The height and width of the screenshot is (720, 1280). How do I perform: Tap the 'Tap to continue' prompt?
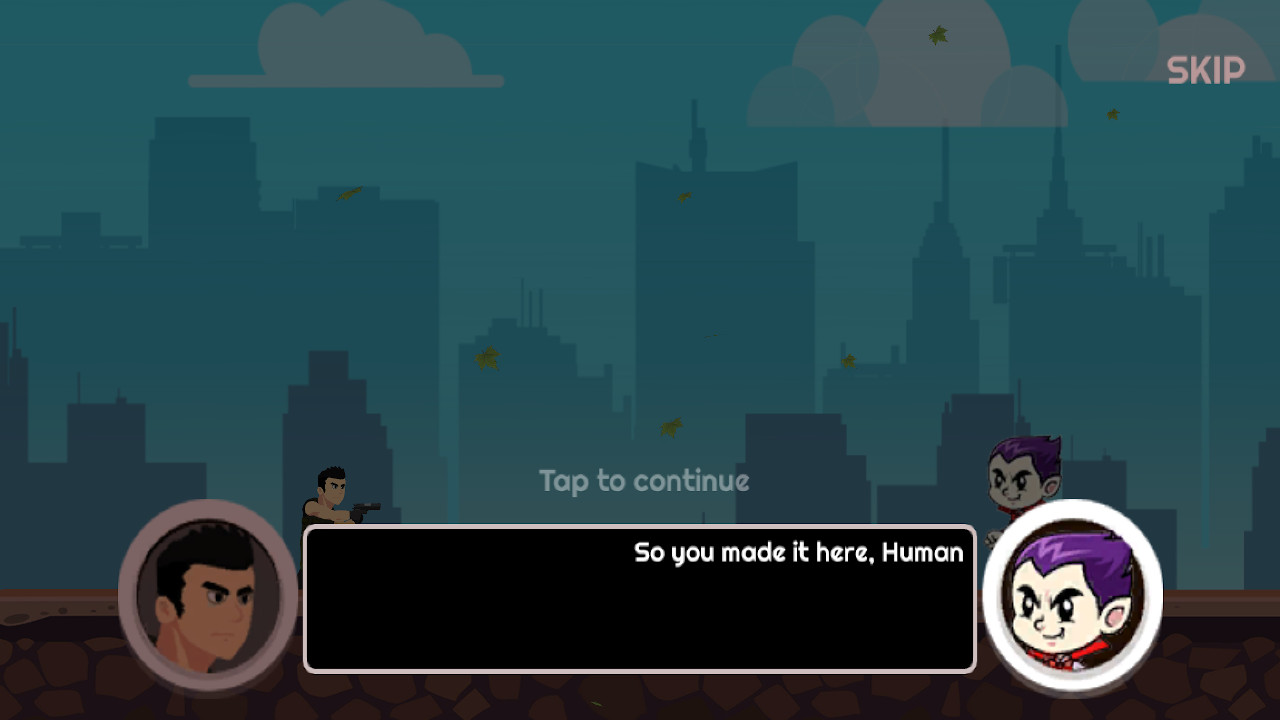click(x=643, y=481)
